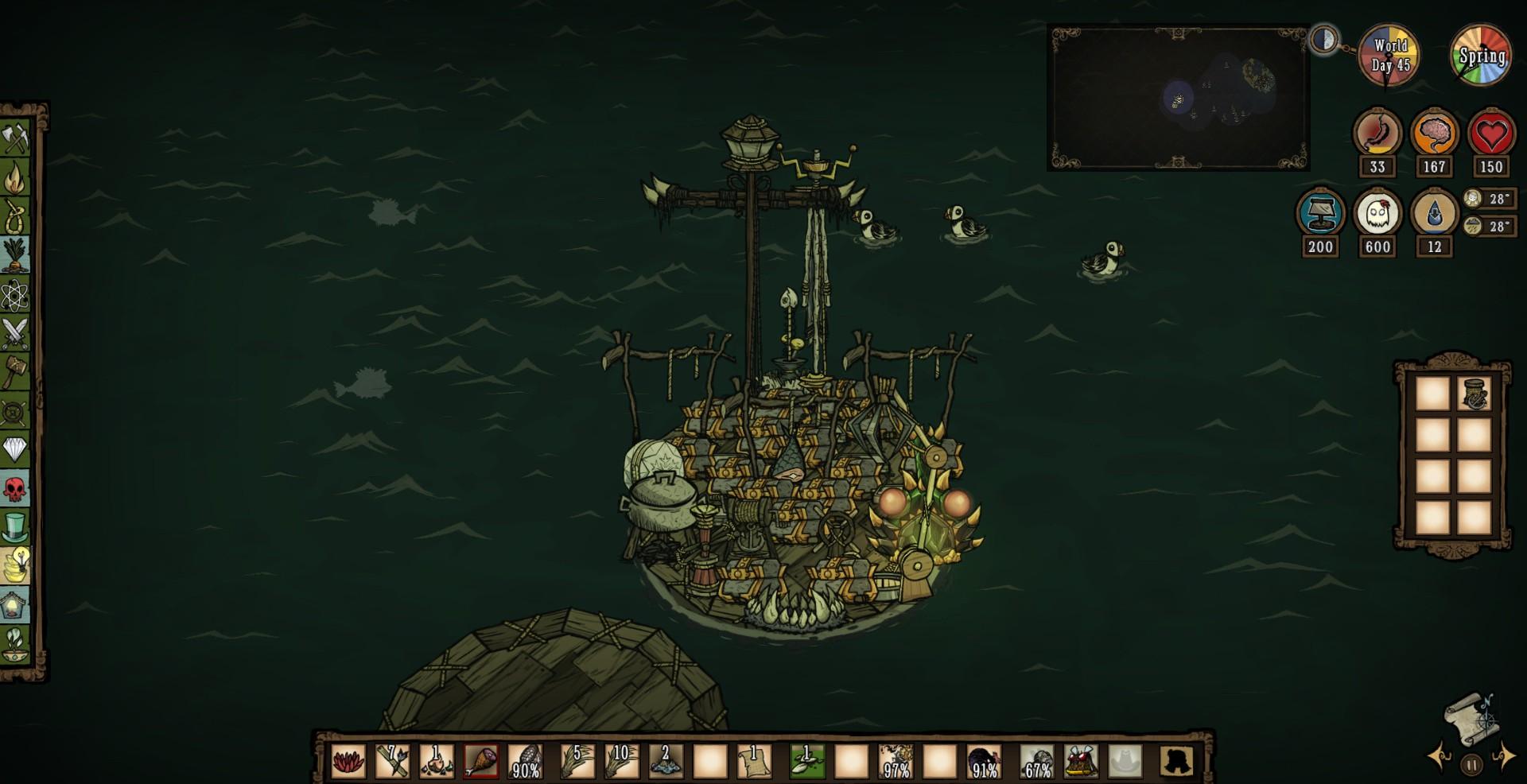
Task: Choose the anchor kit in the container
Action: [1474, 395]
